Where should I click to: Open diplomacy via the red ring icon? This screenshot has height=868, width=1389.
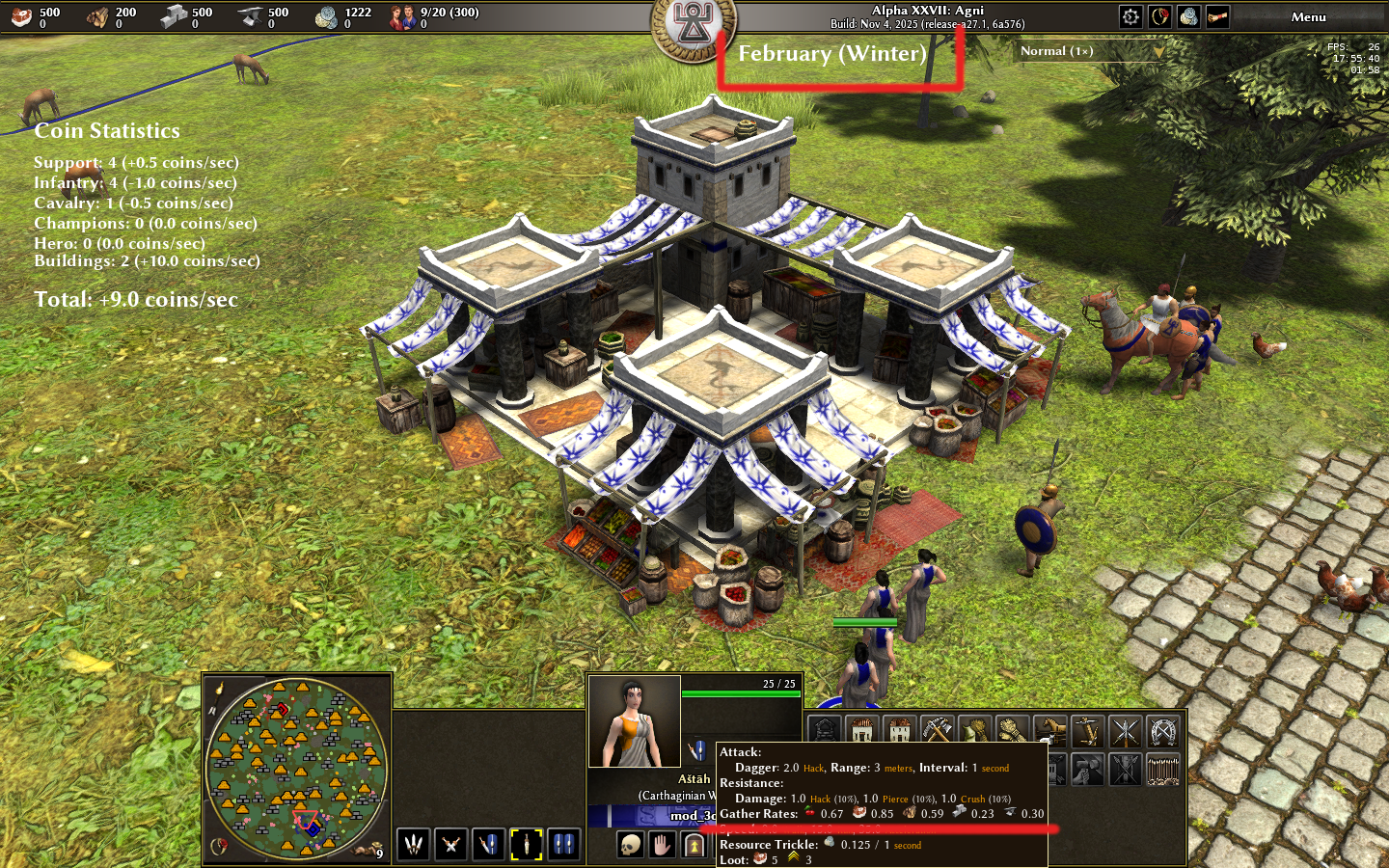(1159, 16)
